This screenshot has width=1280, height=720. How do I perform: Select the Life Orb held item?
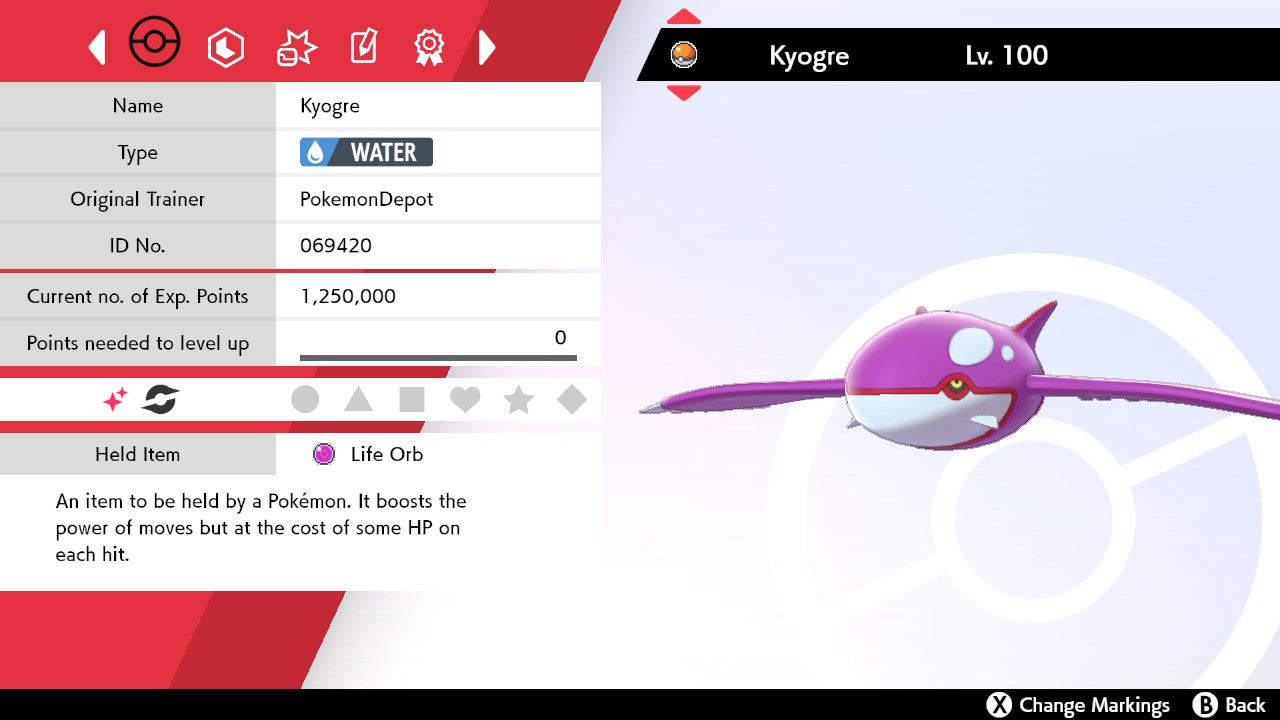click(x=386, y=454)
